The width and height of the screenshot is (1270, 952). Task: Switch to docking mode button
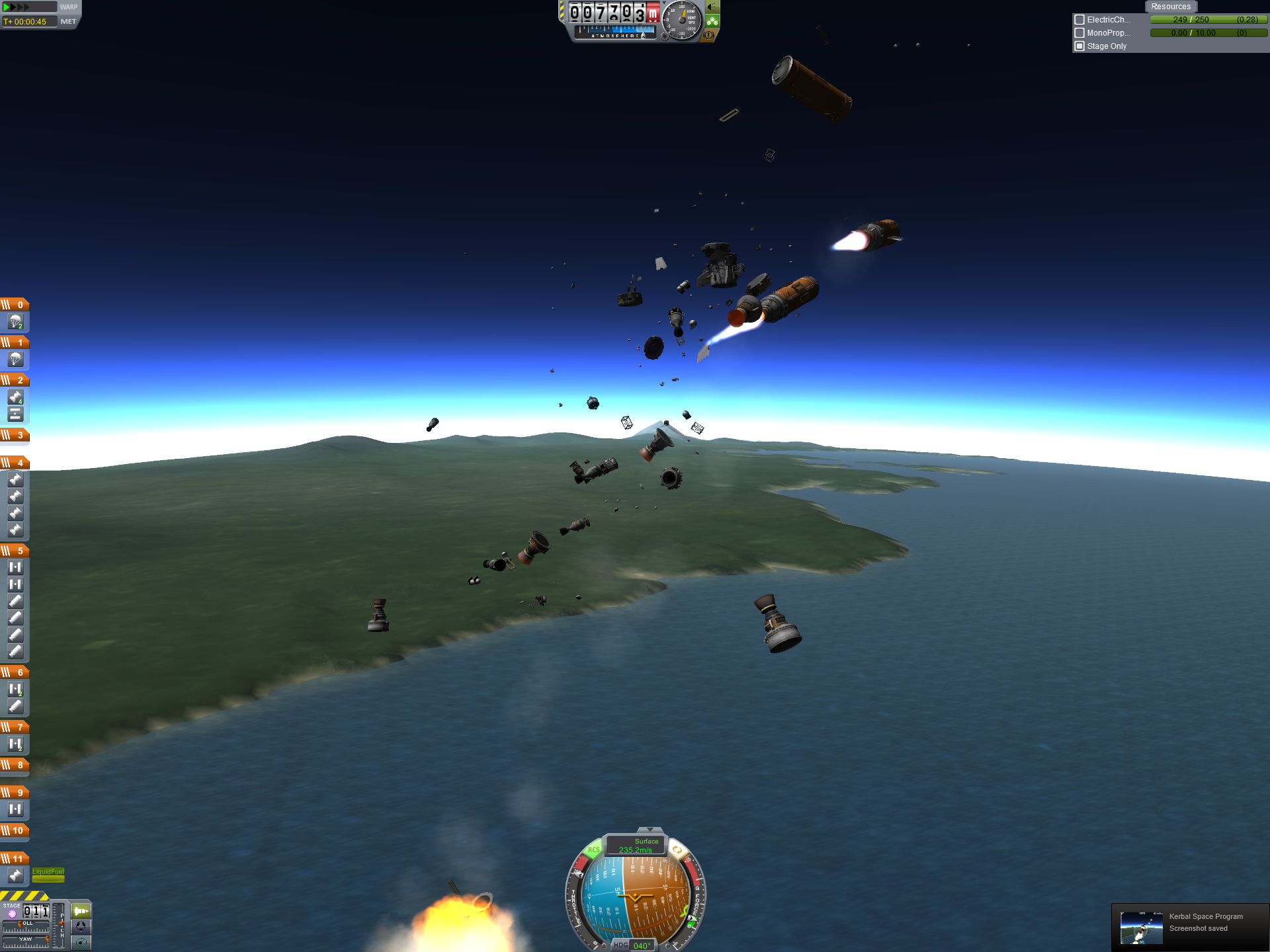pyautogui.click(x=81, y=926)
